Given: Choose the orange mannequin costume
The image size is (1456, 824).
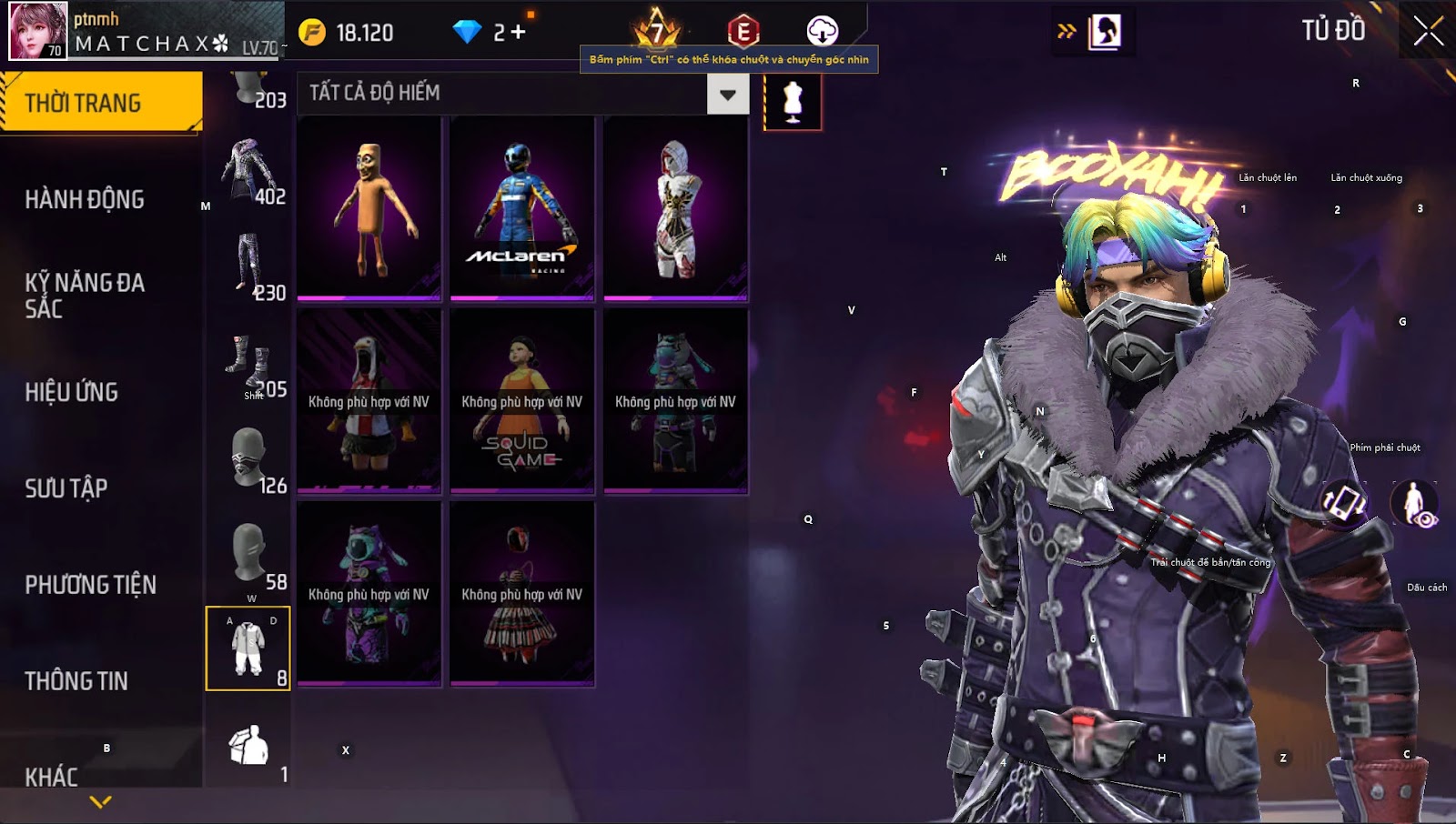Looking at the screenshot, I should click(369, 208).
